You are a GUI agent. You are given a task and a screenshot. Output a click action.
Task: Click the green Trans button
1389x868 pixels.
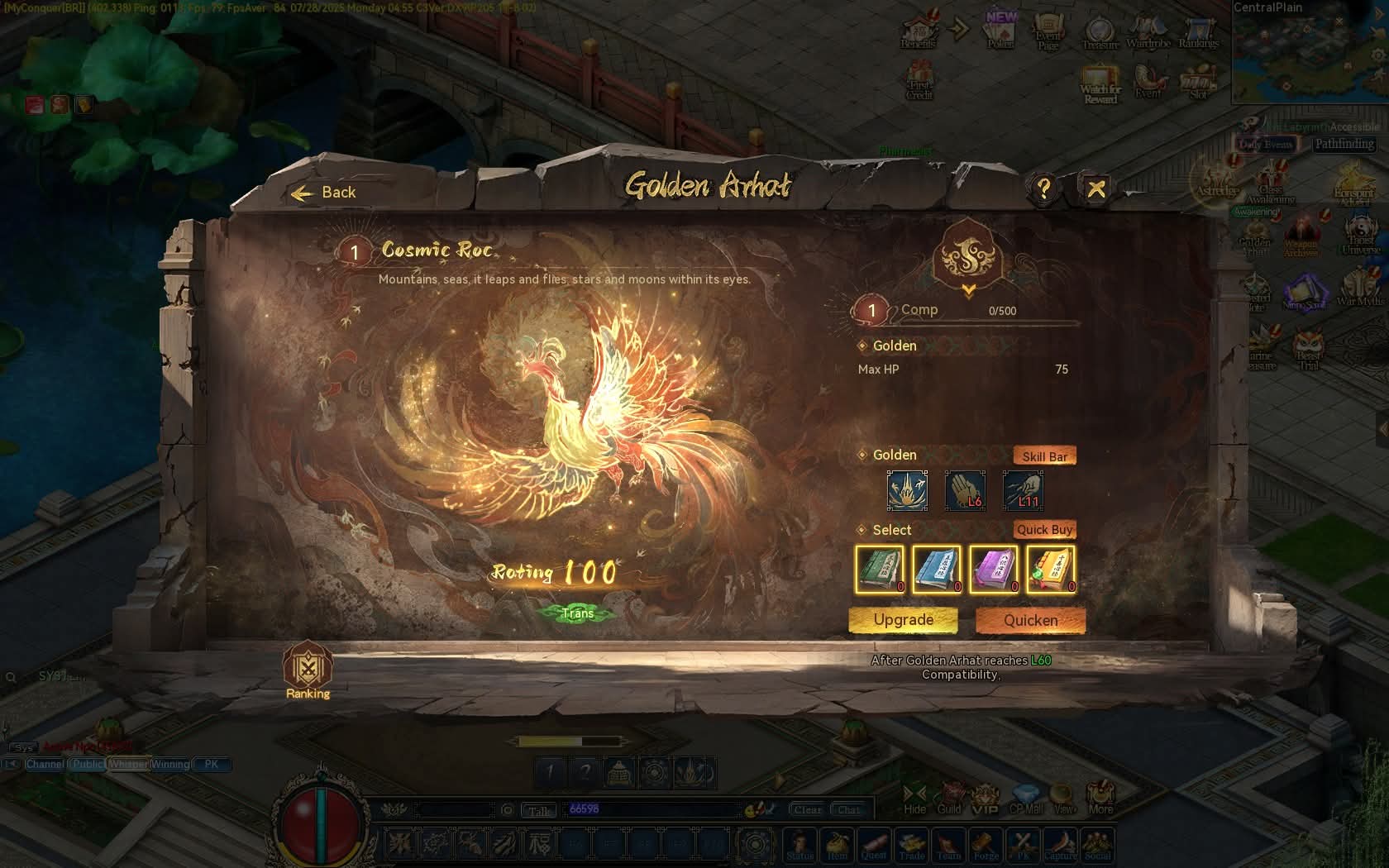tap(577, 613)
